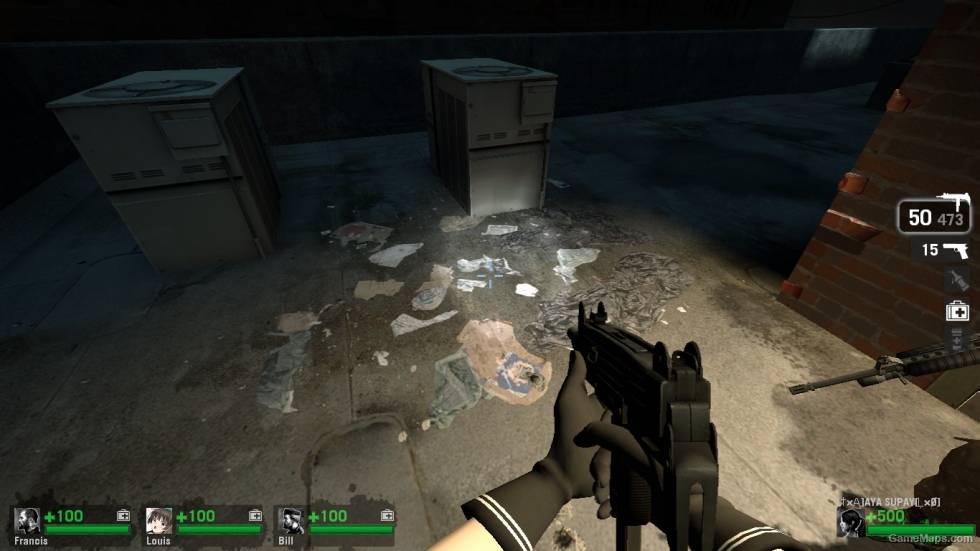Click Bill's teammate portrait

point(291,521)
